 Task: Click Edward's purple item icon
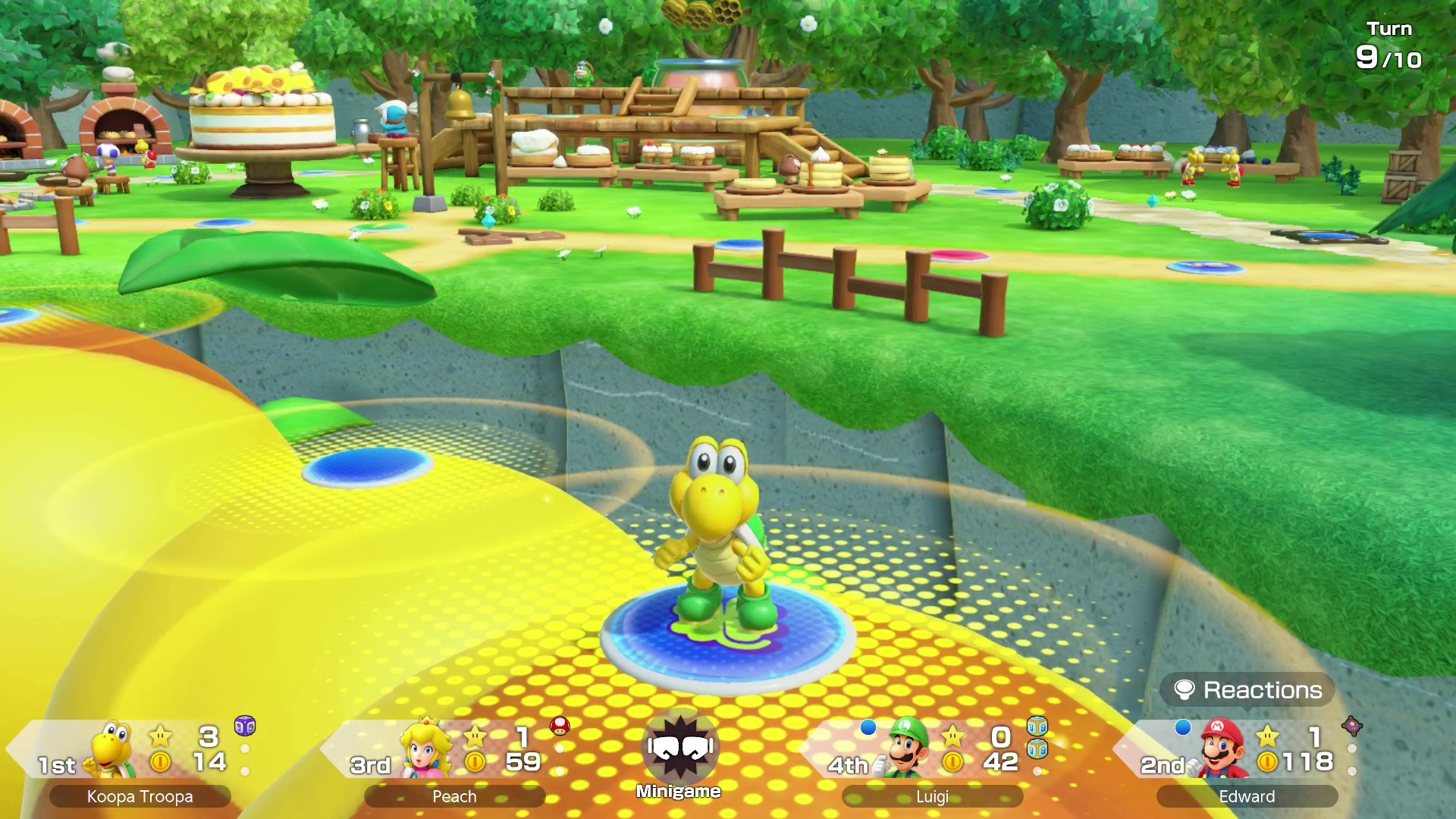point(1351,726)
